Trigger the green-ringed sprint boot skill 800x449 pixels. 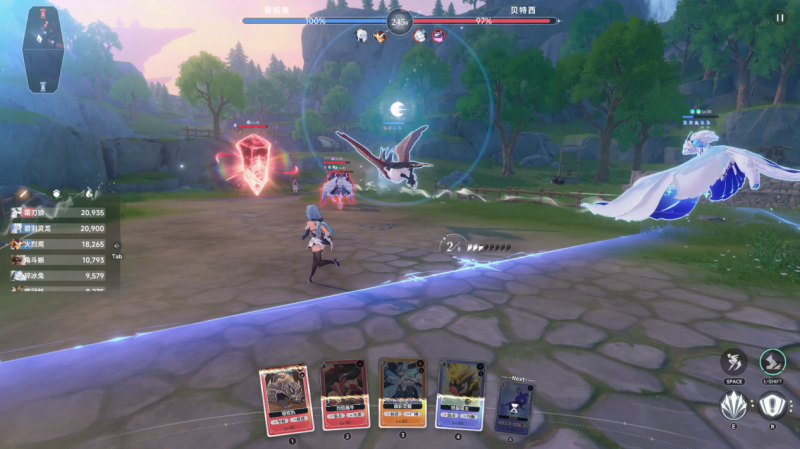point(772,362)
